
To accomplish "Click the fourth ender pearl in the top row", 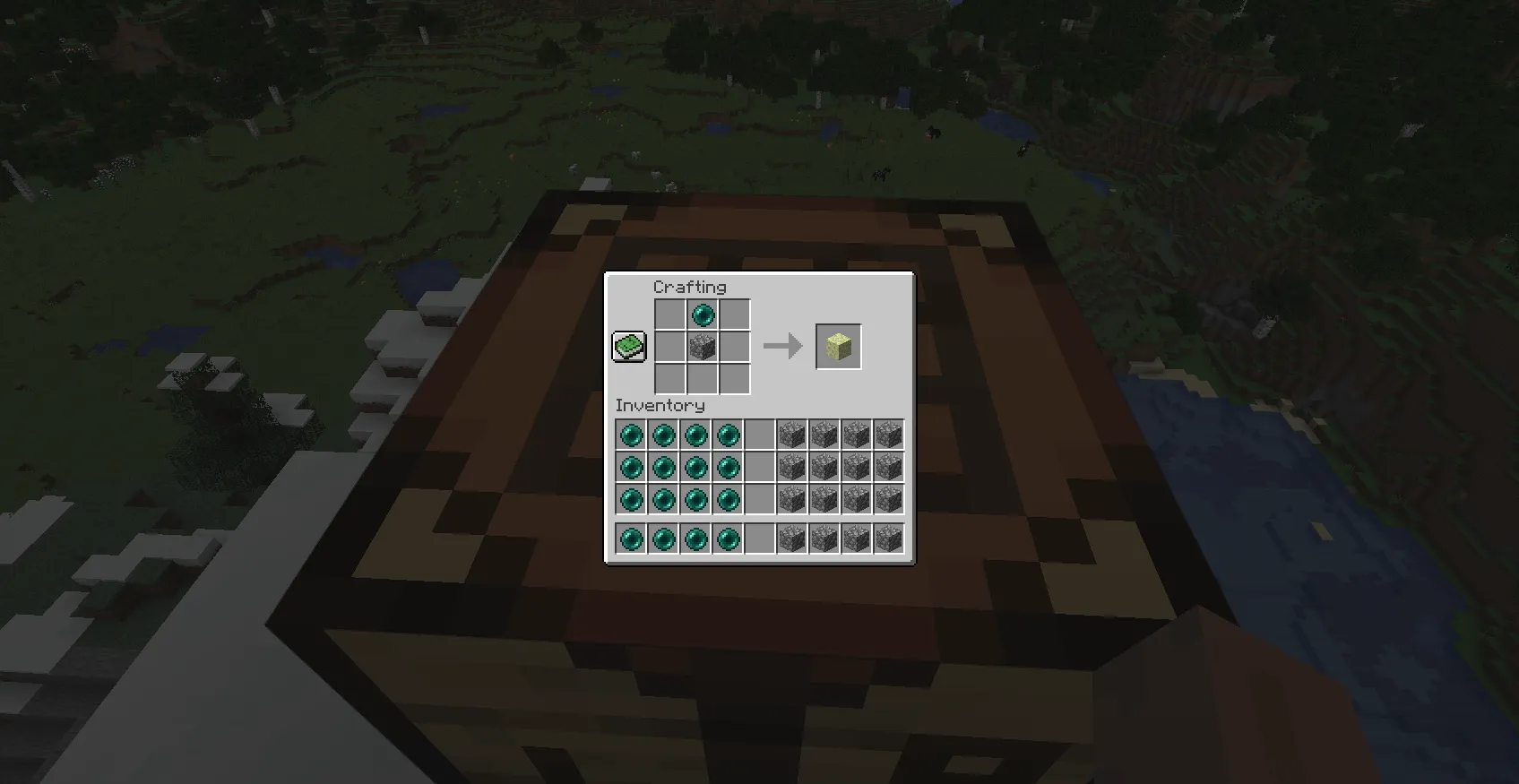I will [728, 435].
